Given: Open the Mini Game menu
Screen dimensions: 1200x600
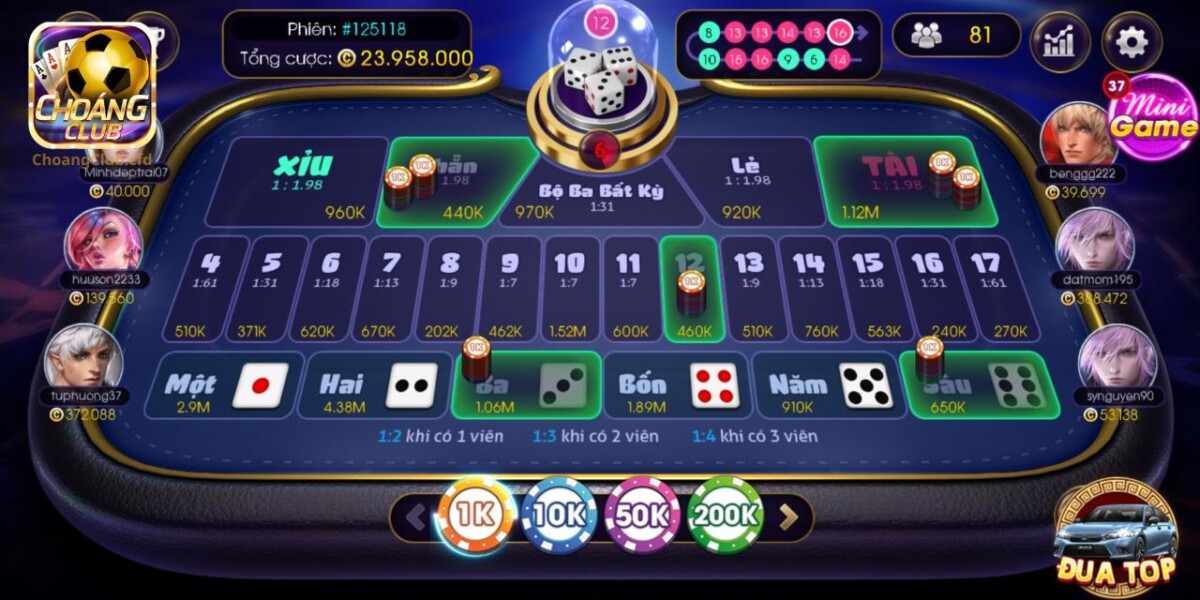Looking at the screenshot, I should (1152, 118).
